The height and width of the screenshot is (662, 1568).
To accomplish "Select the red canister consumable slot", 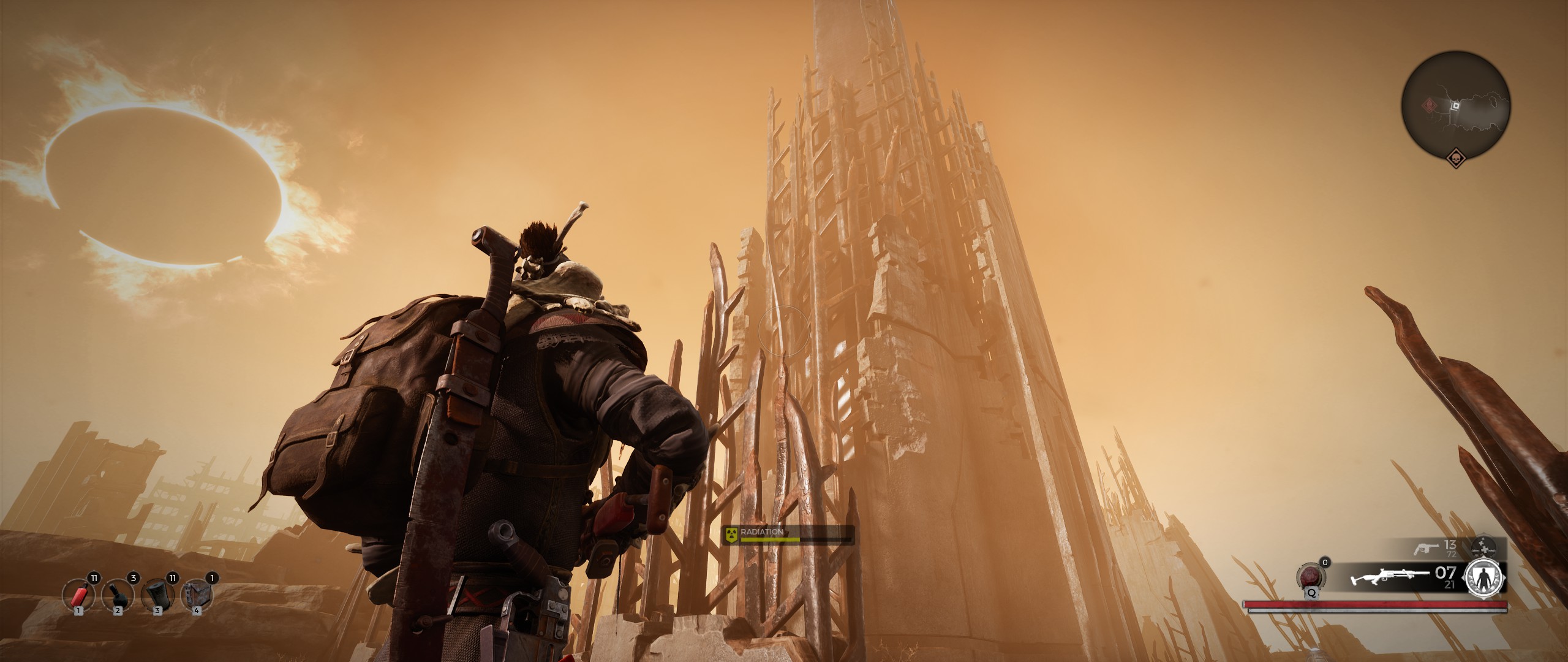I will point(78,595).
